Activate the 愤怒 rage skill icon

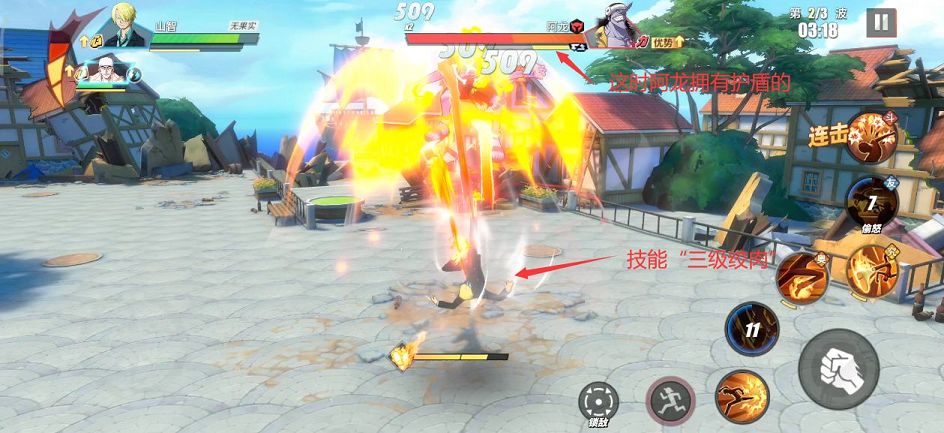(x=871, y=203)
